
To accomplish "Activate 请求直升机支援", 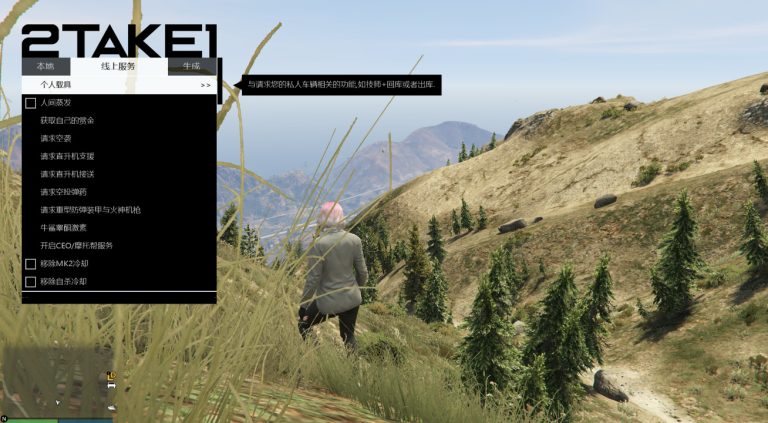I will (68, 156).
